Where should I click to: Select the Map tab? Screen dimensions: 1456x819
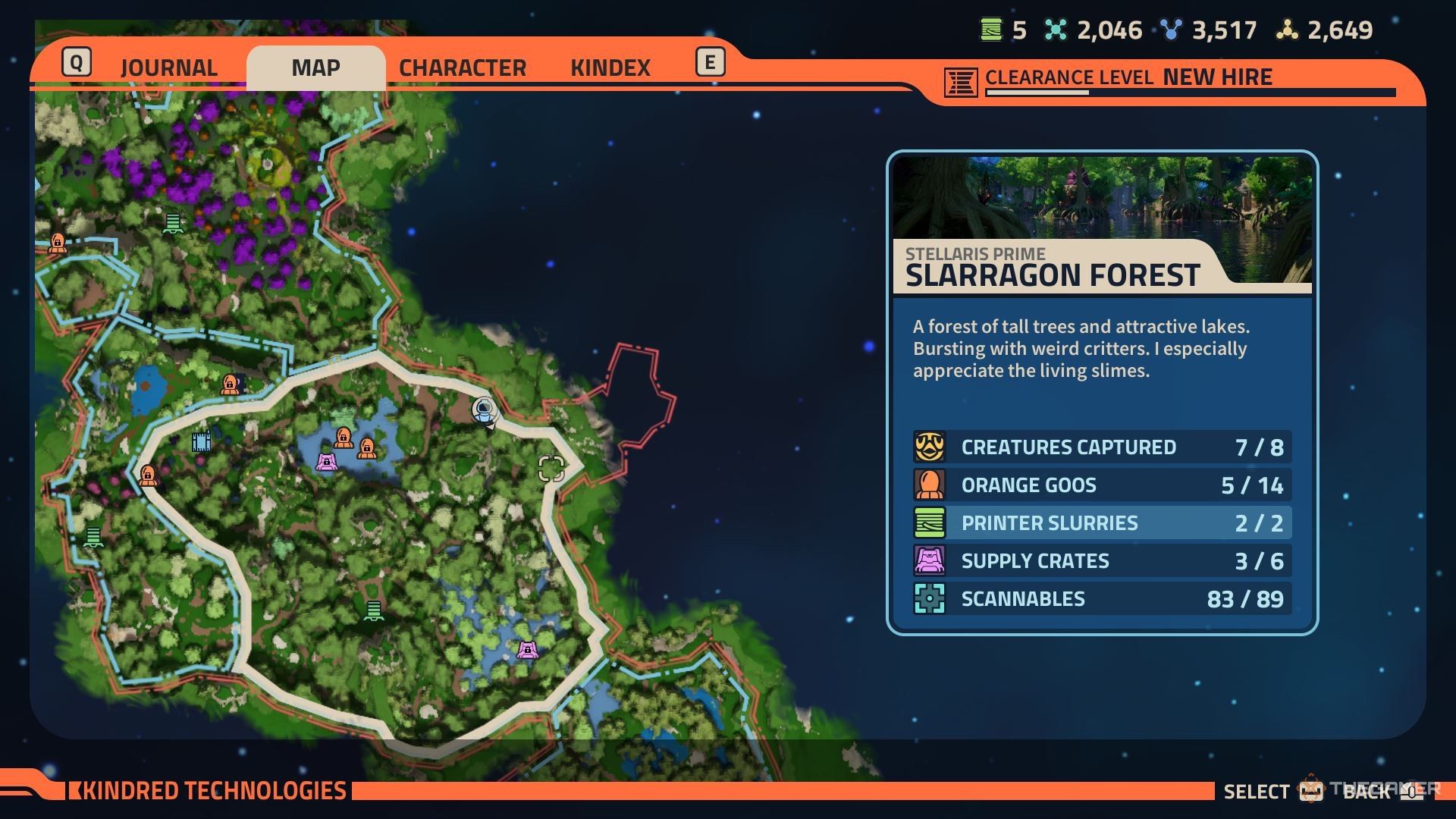point(315,67)
